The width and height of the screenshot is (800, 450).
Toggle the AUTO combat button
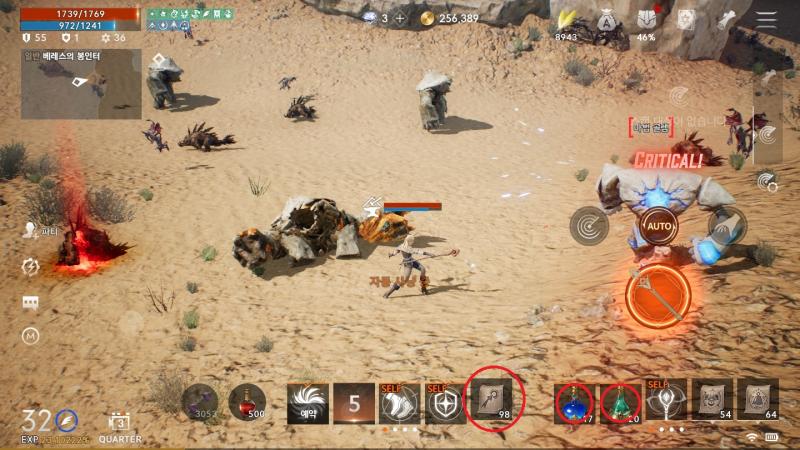[657, 225]
